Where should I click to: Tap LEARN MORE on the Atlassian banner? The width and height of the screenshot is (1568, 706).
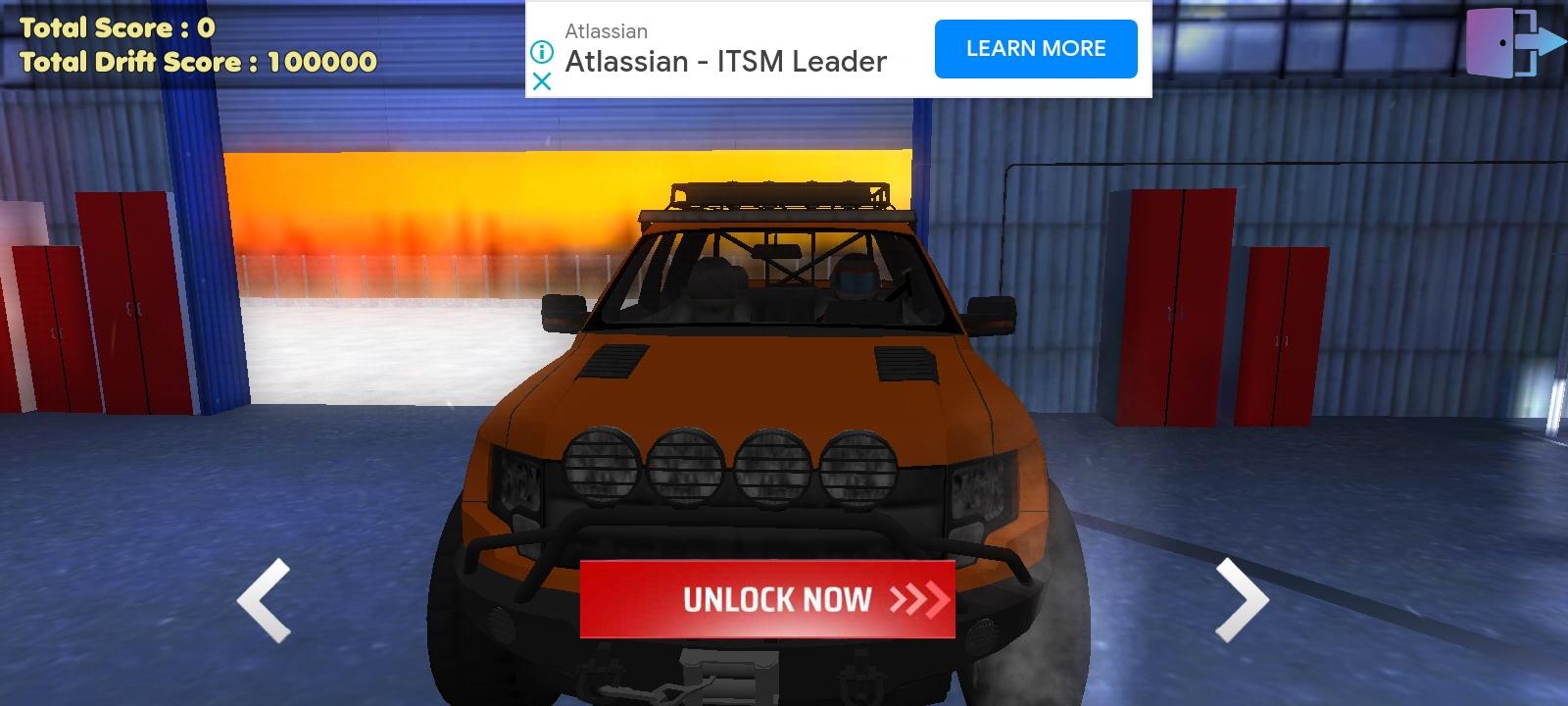click(x=1035, y=48)
